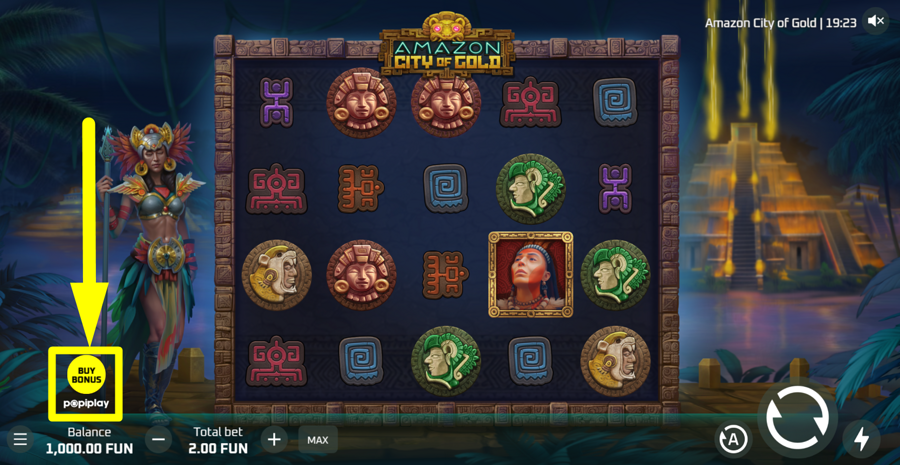The height and width of the screenshot is (465, 900).
Task: Increase total bet with plus button
Action: tap(274, 439)
